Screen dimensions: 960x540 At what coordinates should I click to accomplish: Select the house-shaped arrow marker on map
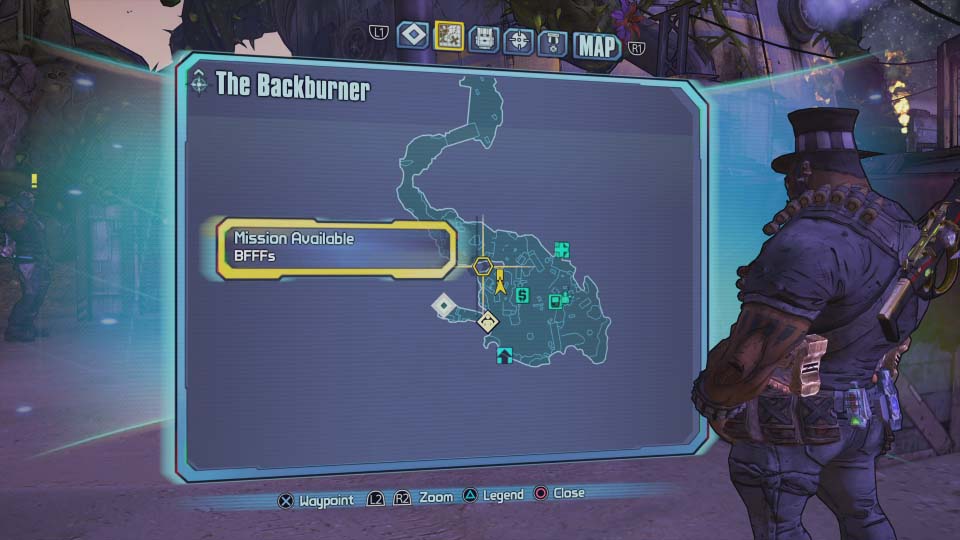504,354
